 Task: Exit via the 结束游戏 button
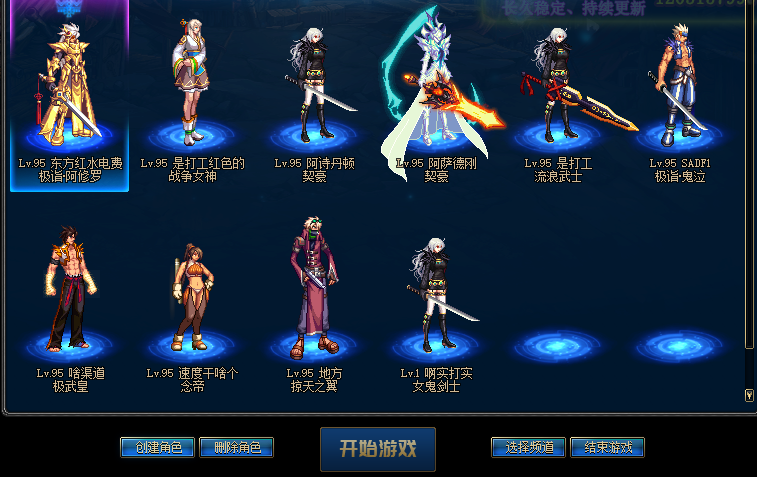607,447
